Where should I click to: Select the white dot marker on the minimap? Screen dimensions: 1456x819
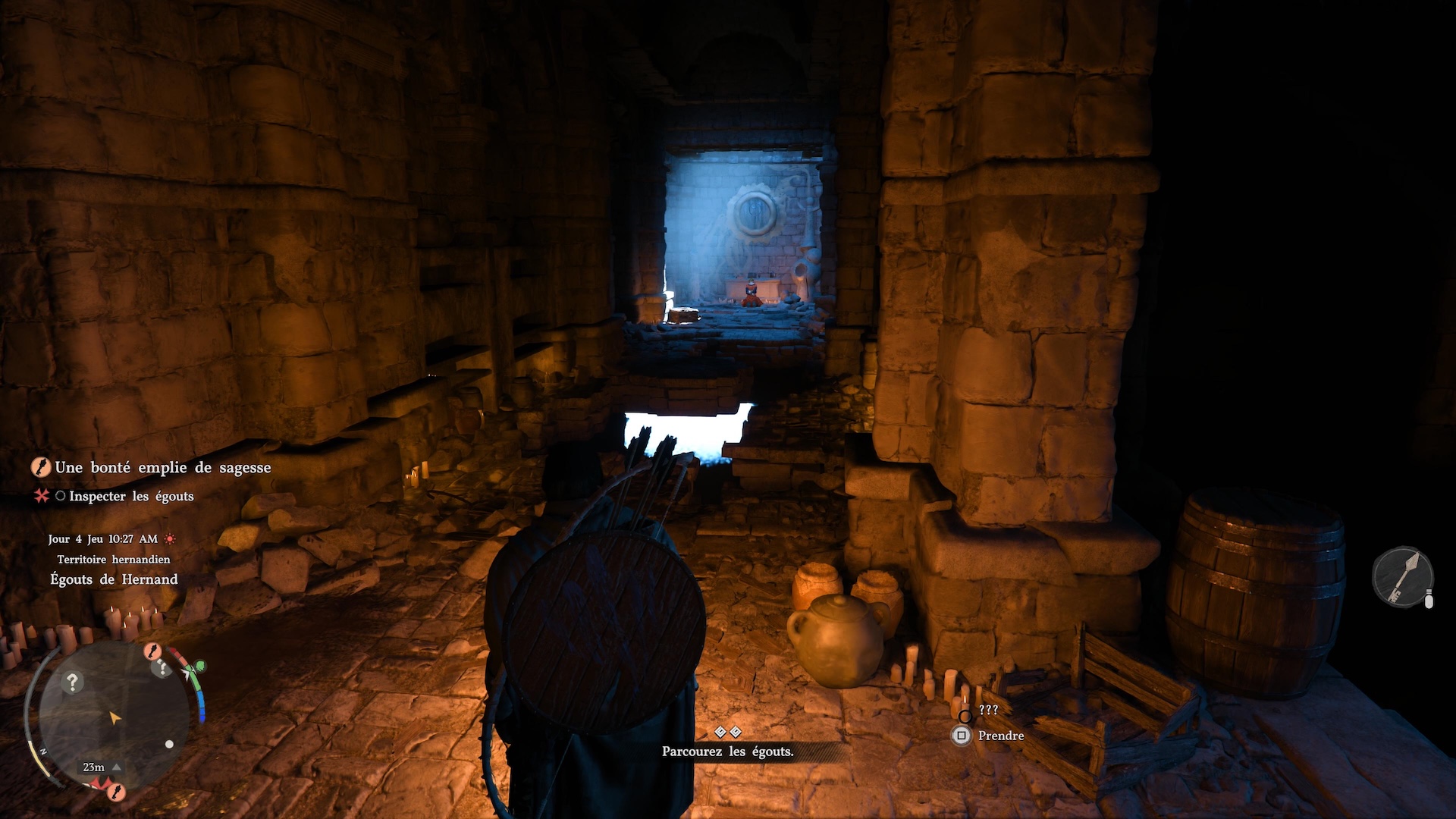(x=169, y=745)
